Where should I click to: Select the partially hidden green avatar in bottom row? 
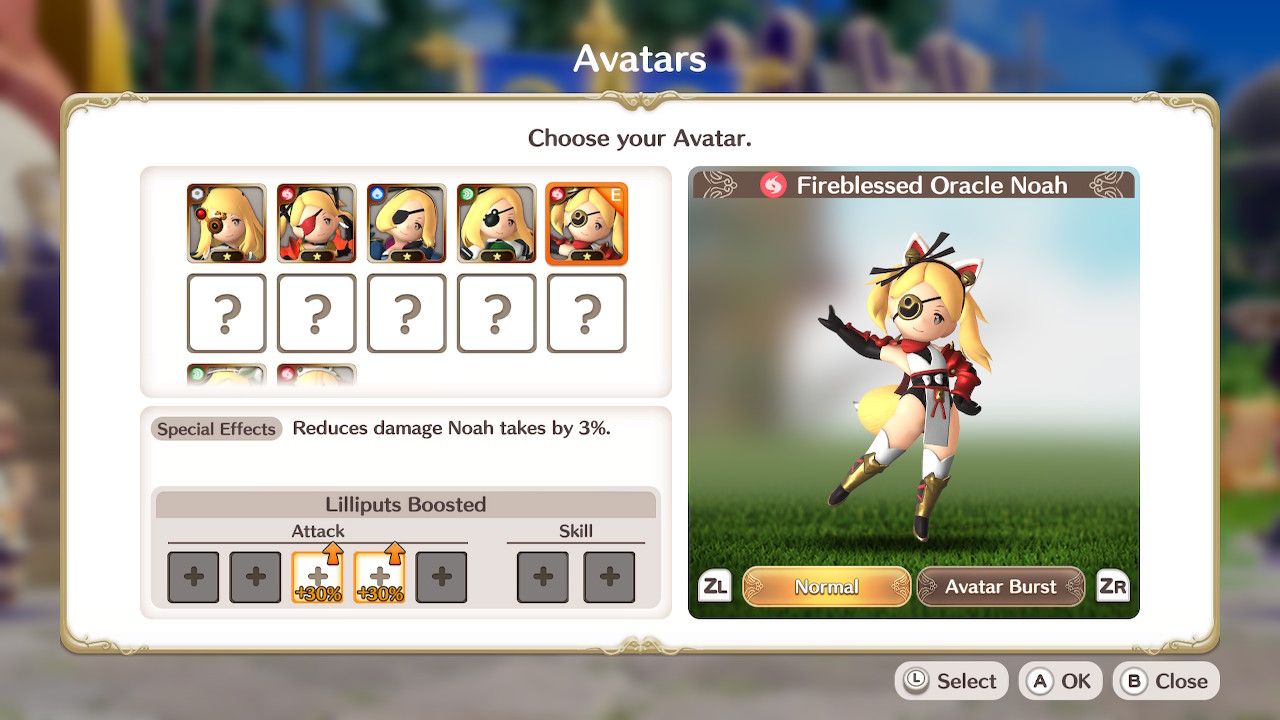(227, 376)
